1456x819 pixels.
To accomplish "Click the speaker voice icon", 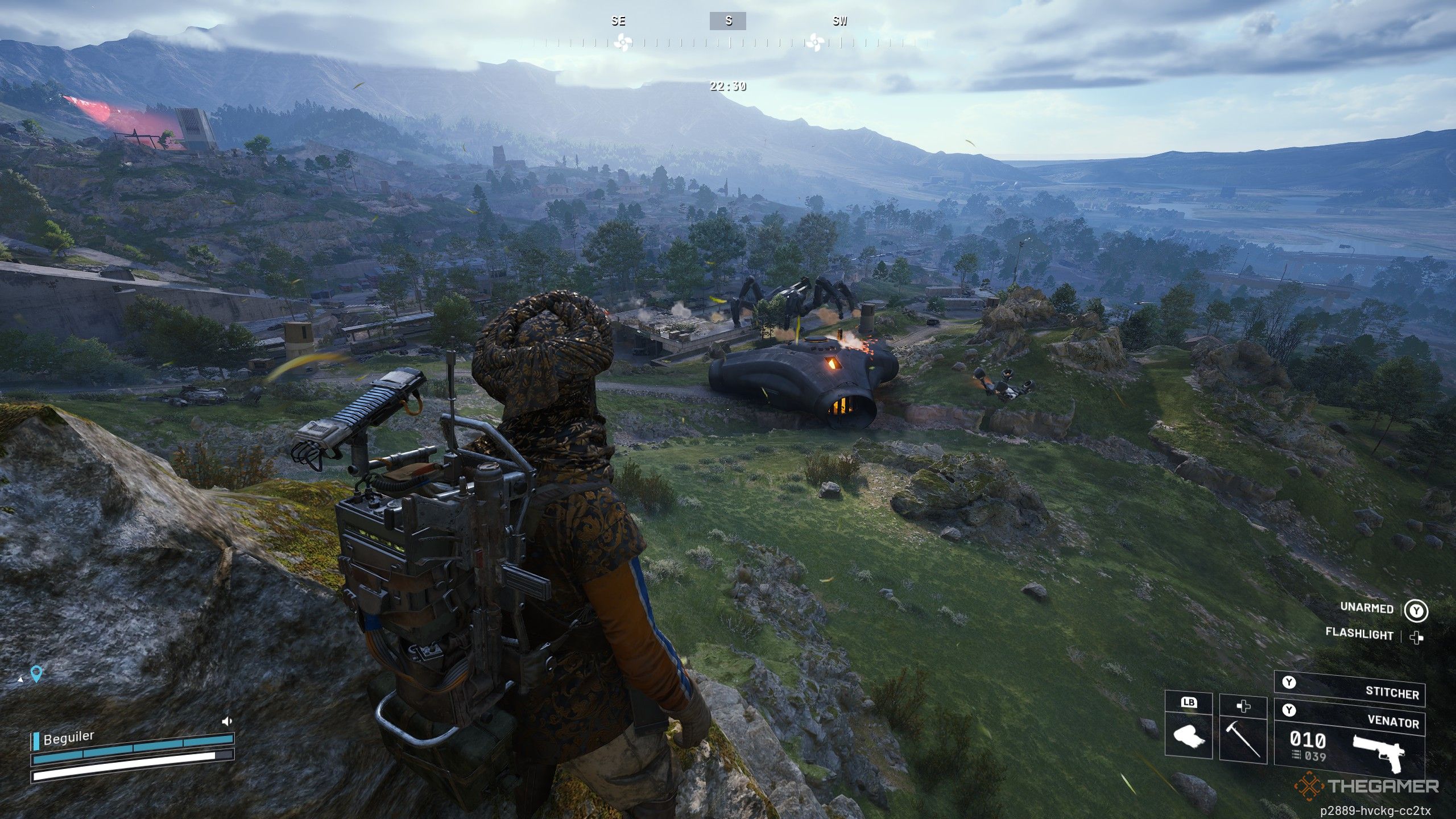I will tap(227, 722).
